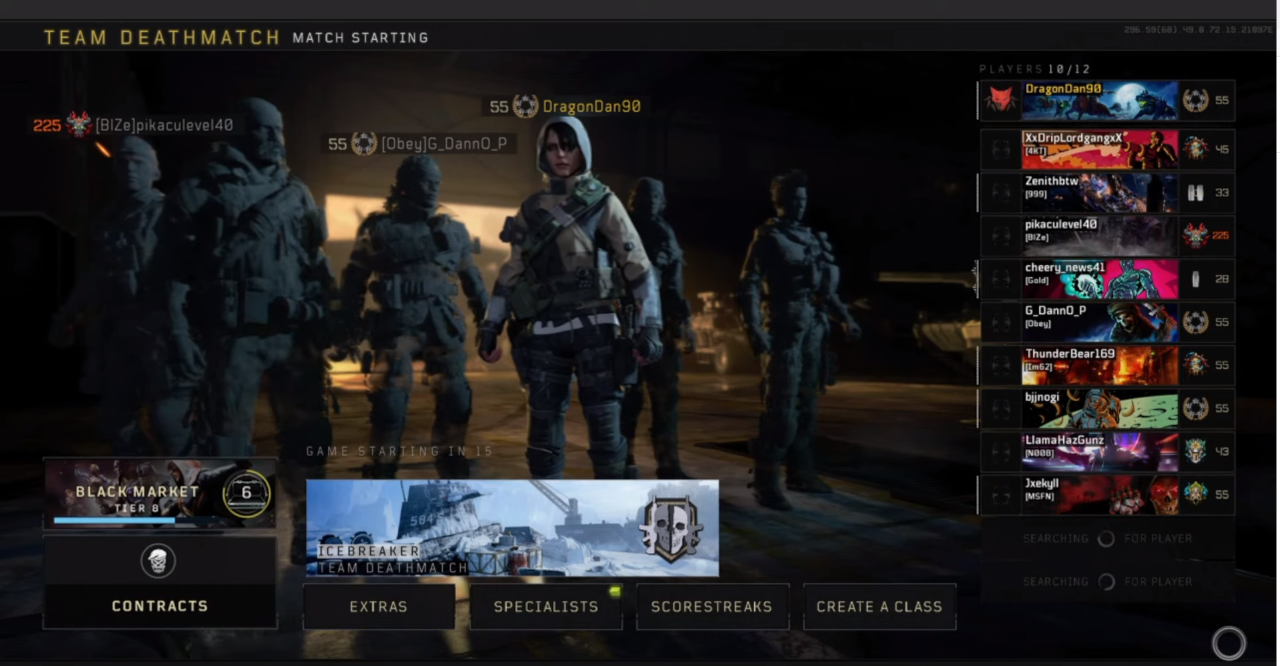Select bjjnogi in the player list

point(1100,408)
